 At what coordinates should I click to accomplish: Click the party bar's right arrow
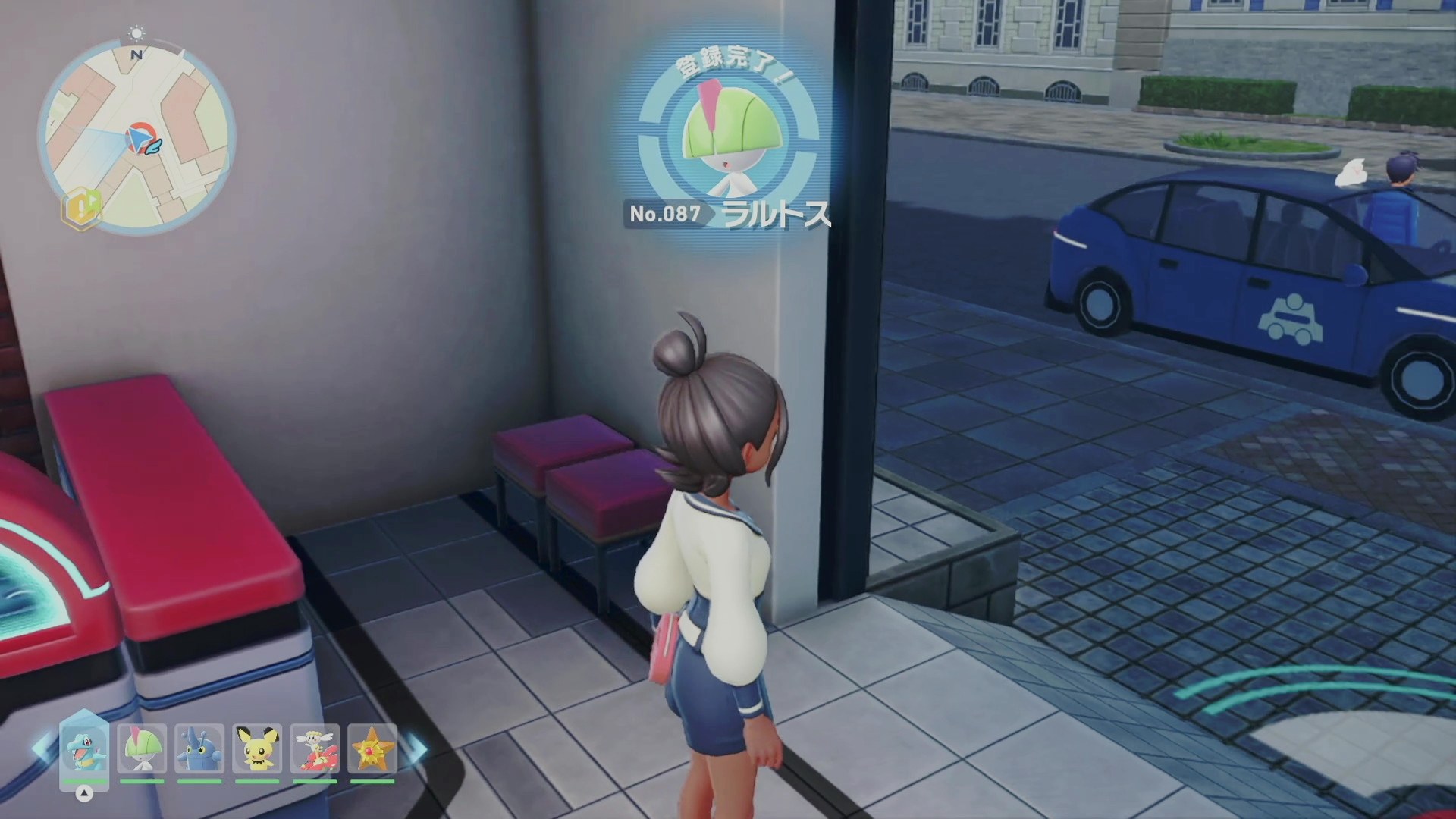(416, 748)
